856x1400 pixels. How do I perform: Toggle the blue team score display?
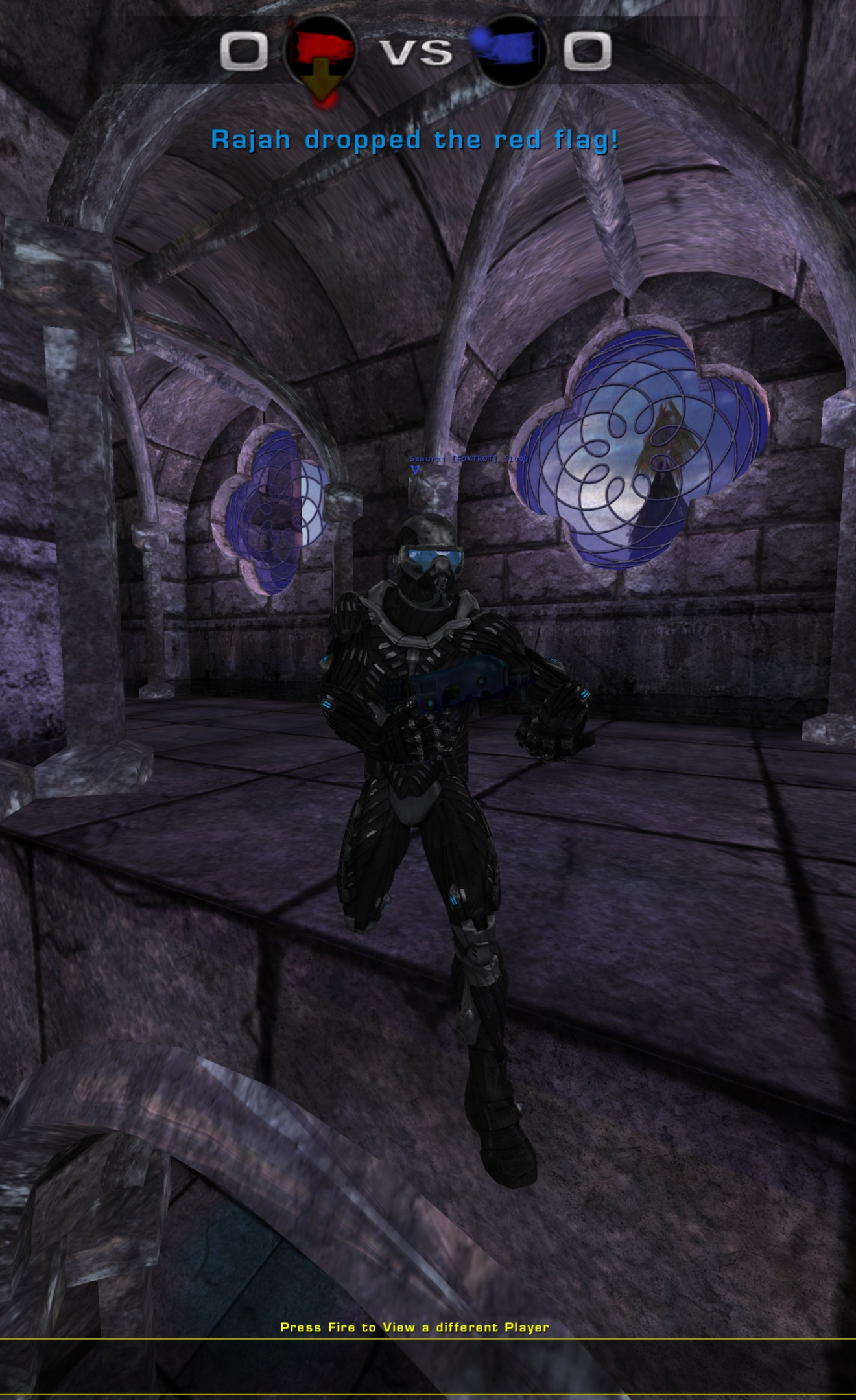point(589,52)
